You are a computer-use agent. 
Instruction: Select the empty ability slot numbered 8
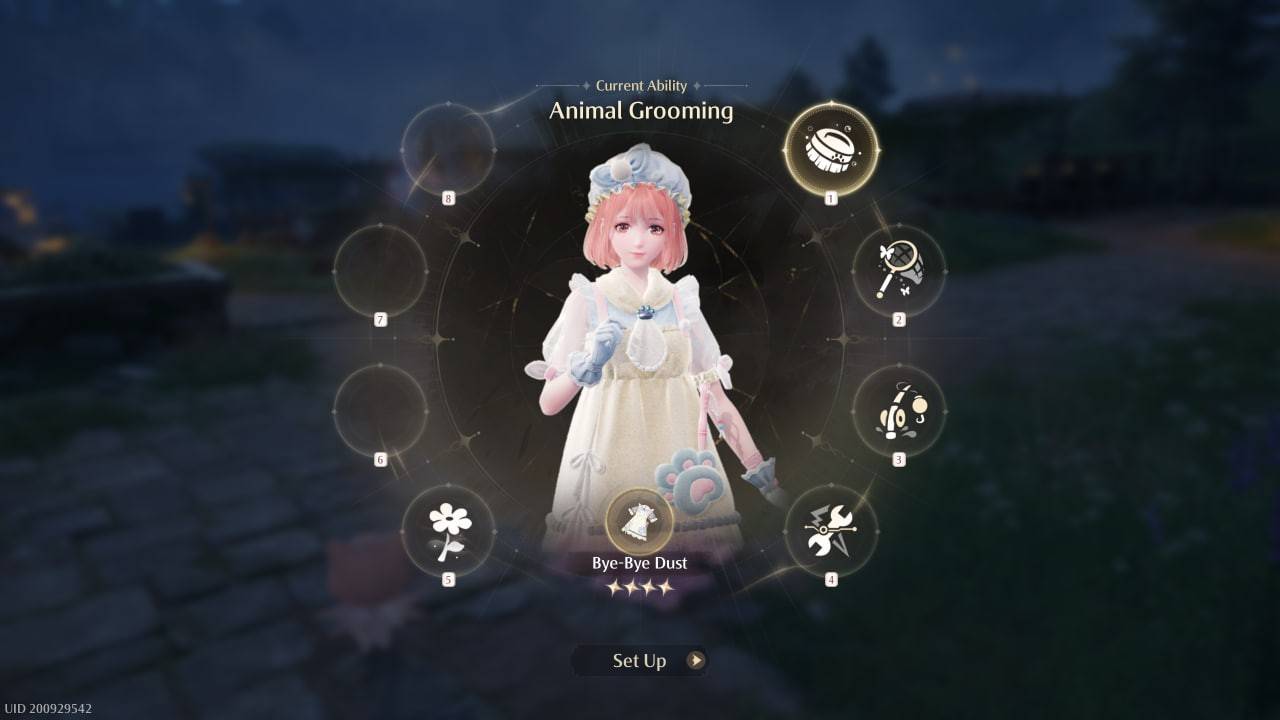(448, 148)
